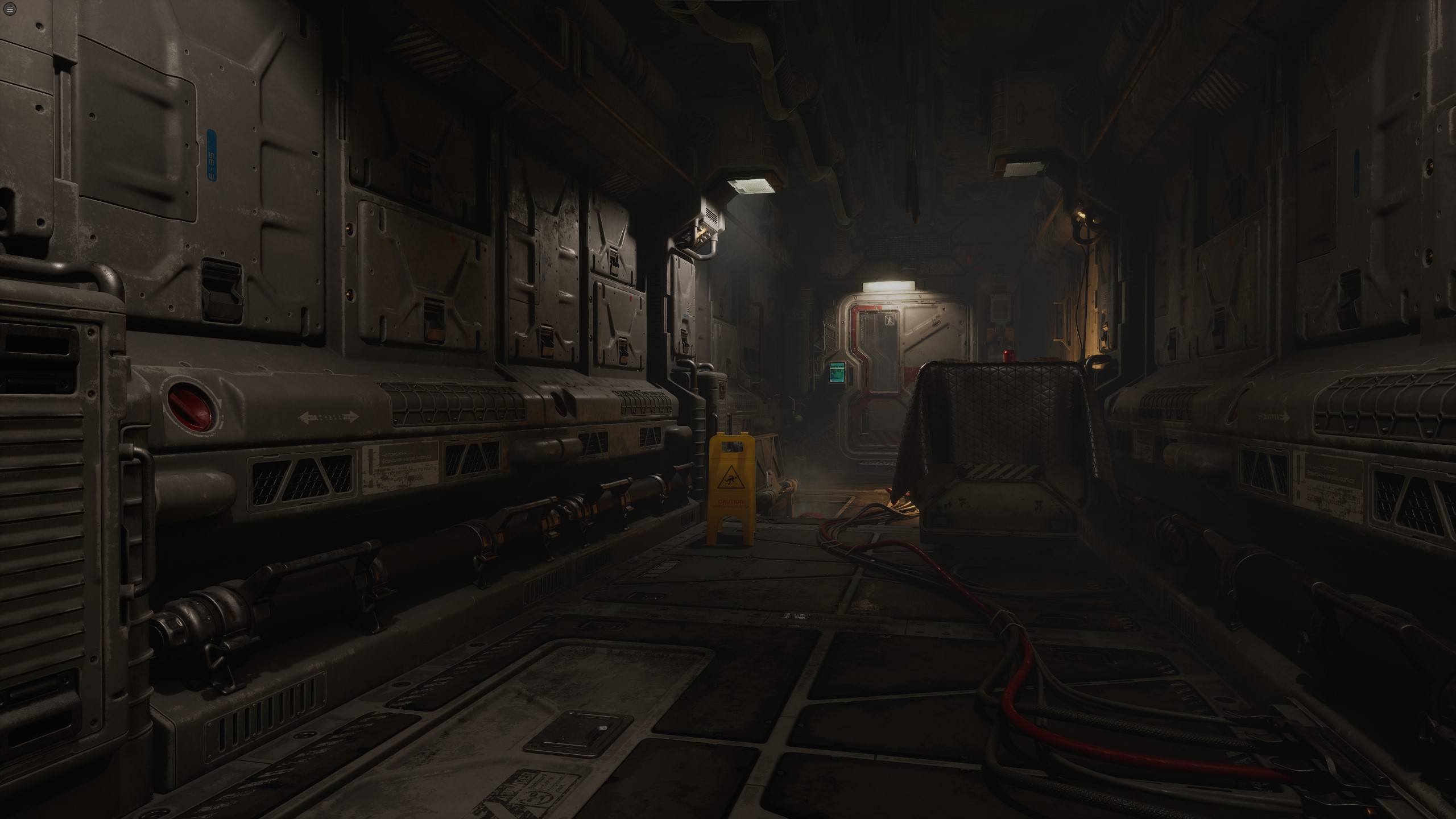This screenshot has width=1456, height=819.
Task: Open the round hamburger menu button
Action: click(x=9, y=9)
